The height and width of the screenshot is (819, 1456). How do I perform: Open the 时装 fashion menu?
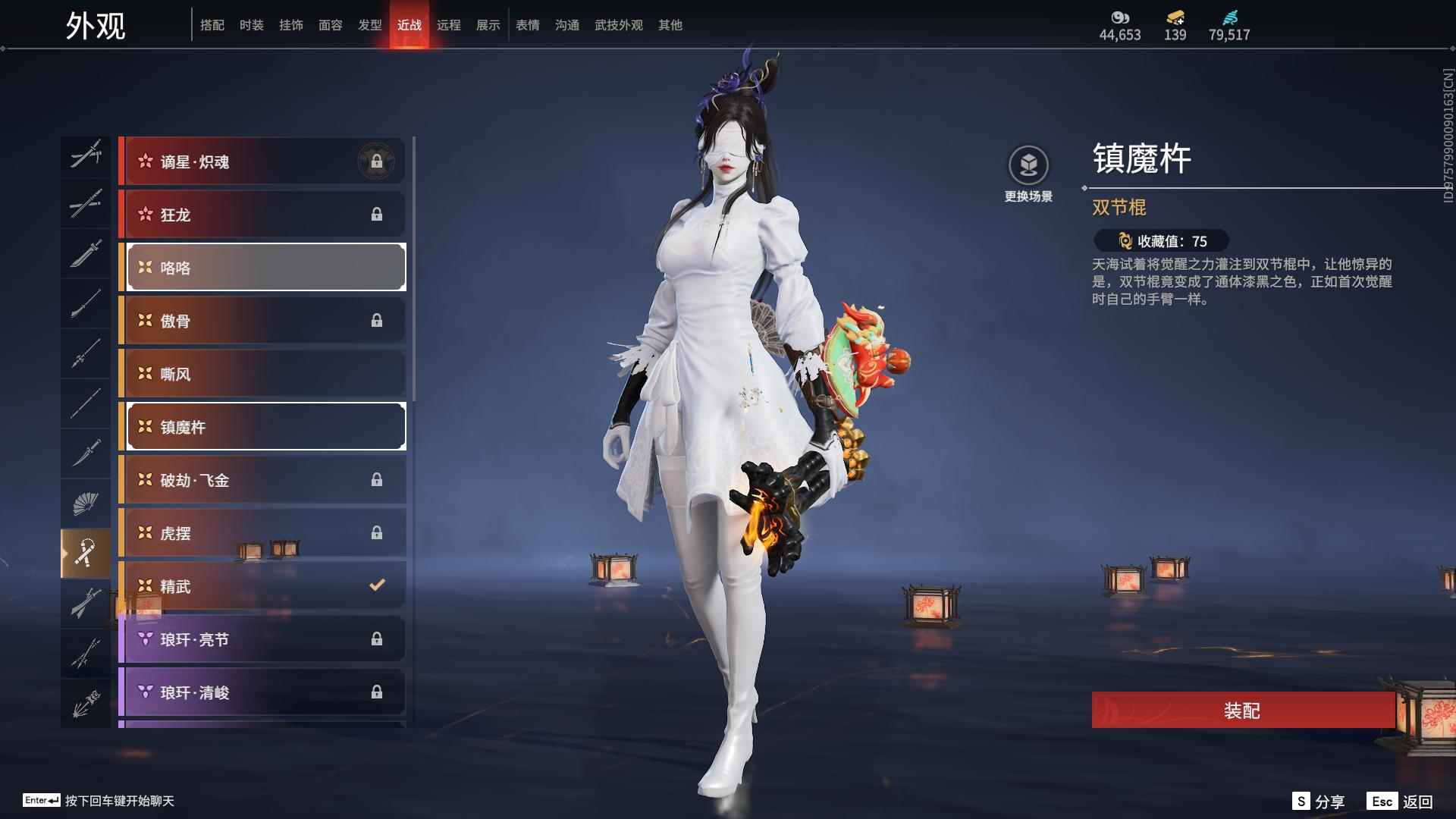(253, 24)
